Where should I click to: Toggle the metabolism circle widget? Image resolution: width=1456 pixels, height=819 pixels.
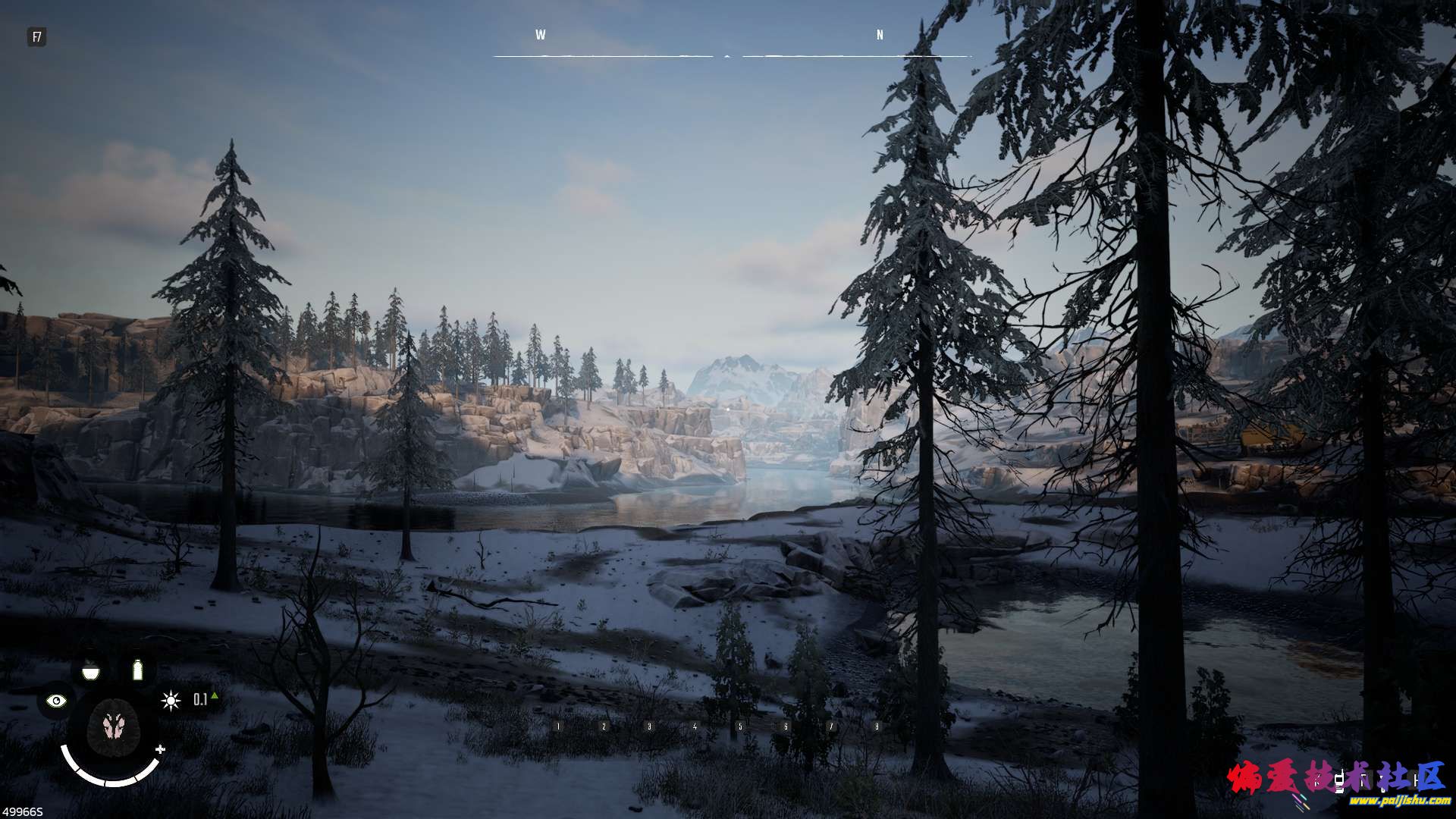click(113, 728)
